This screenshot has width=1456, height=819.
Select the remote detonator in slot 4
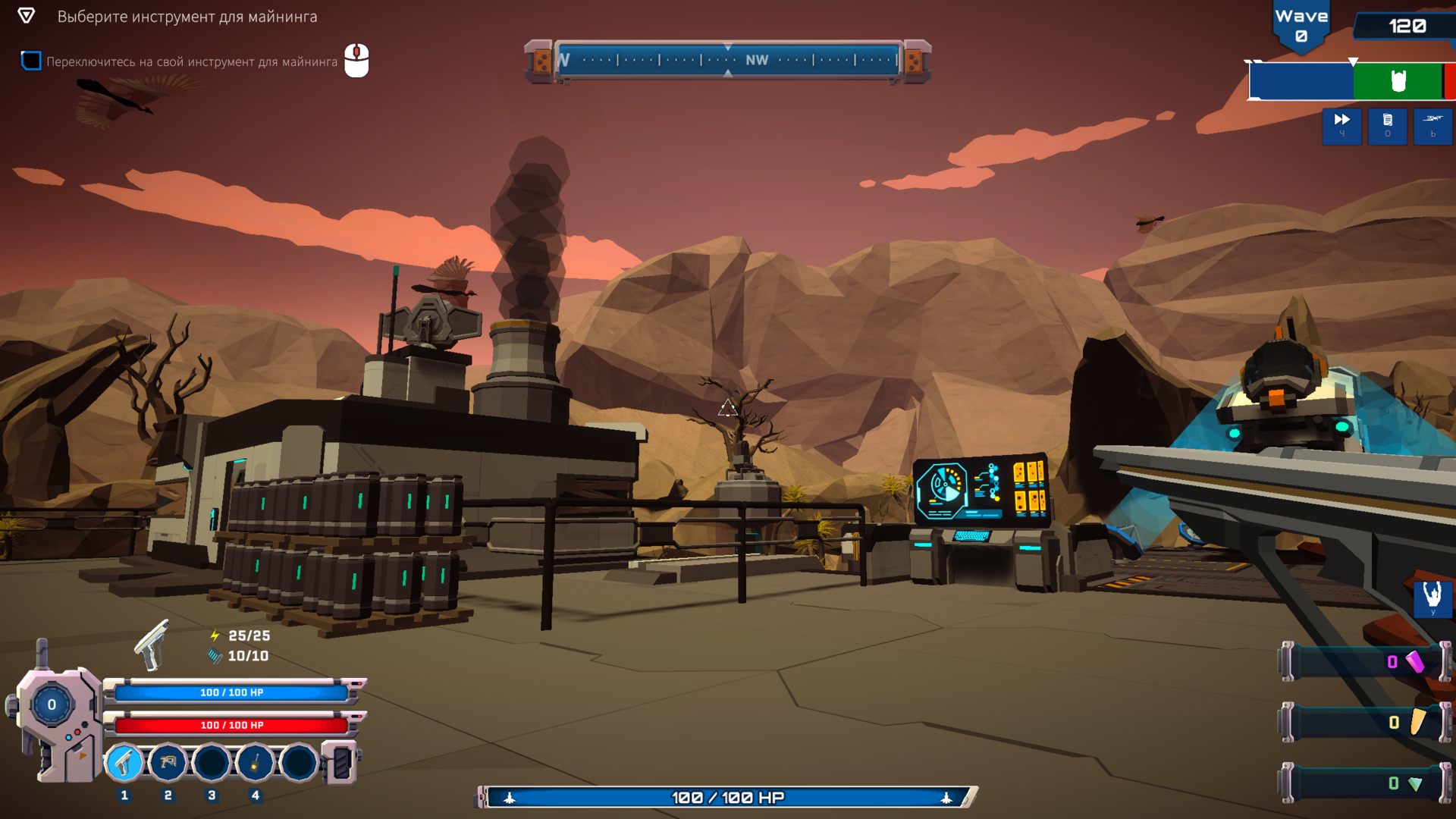coord(256,762)
